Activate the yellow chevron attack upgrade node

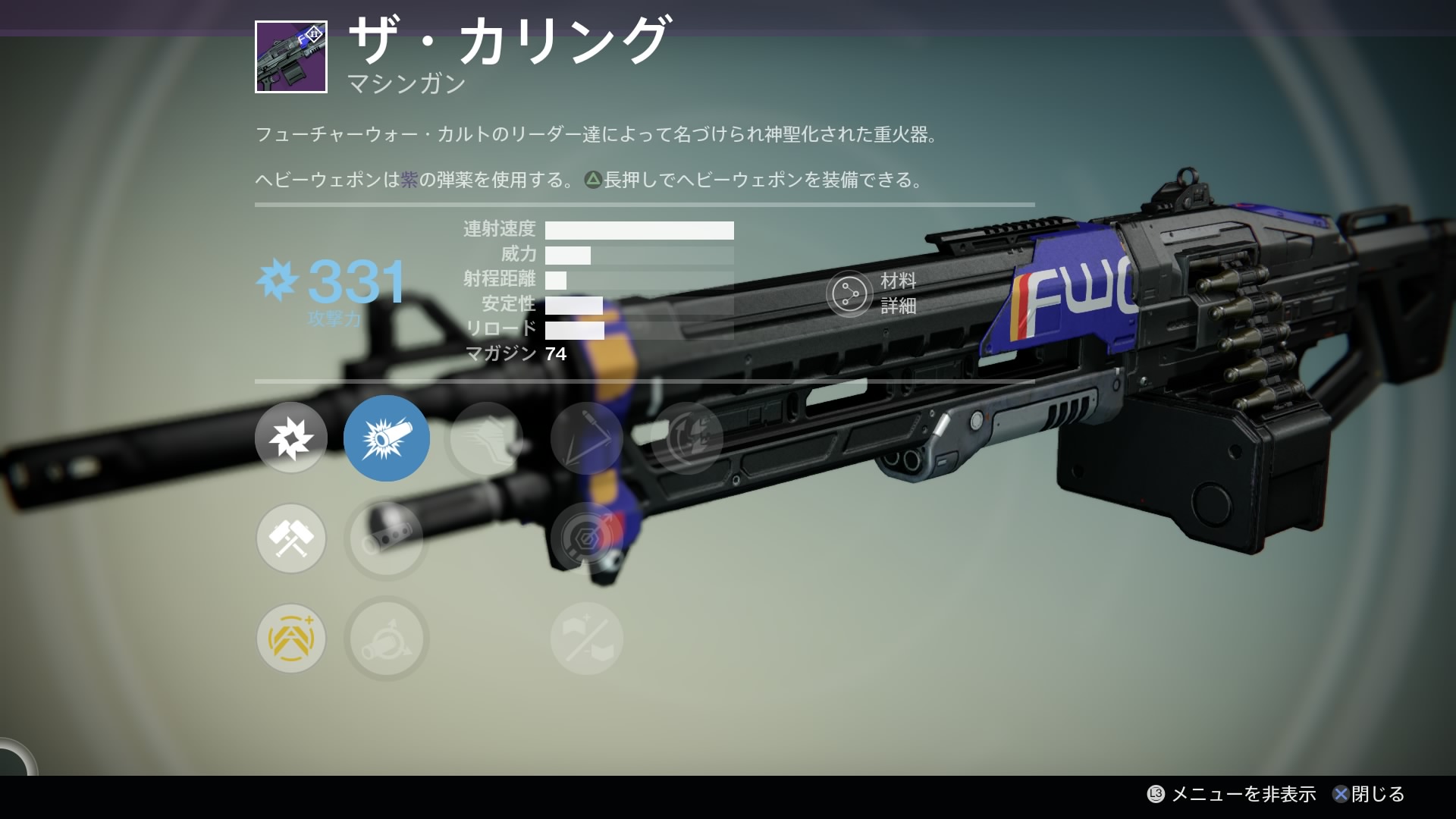pos(290,639)
